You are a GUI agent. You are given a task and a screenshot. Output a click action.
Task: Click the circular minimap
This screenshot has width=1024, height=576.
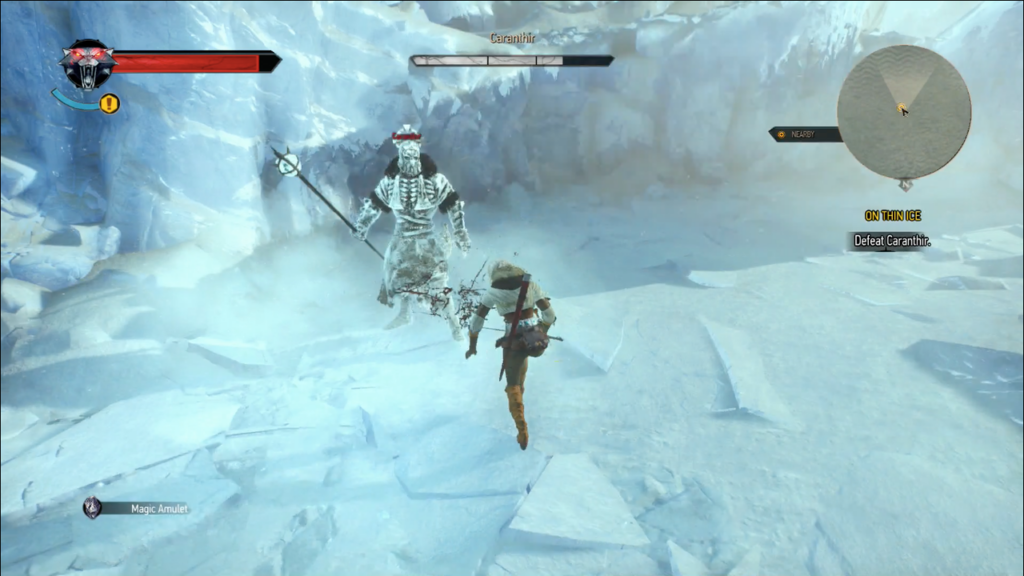903,112
